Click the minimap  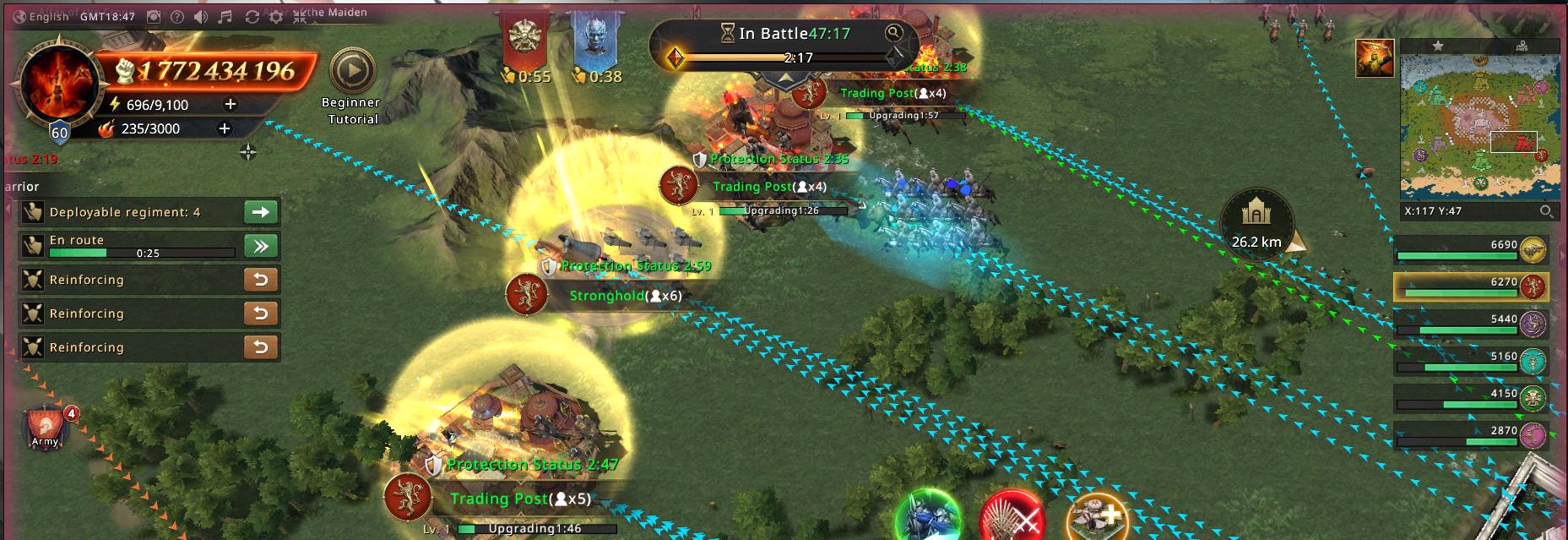1479,127
